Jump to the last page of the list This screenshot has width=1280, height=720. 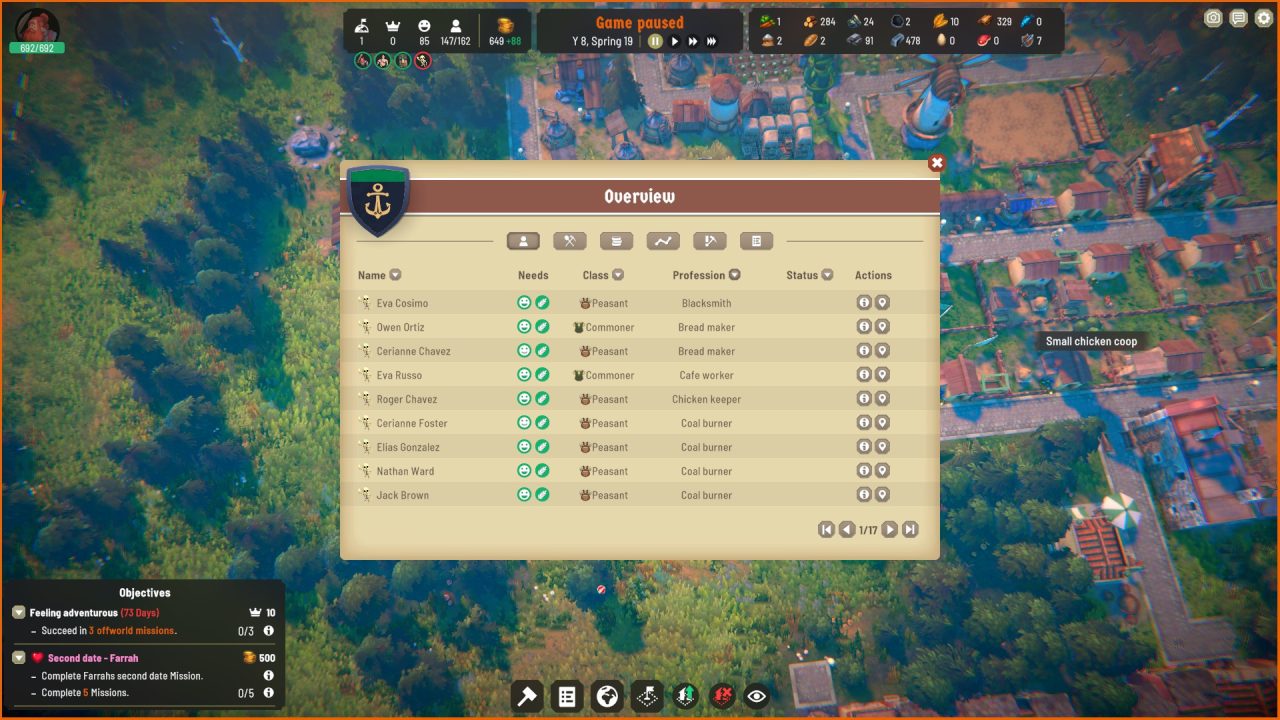[910, 530]
